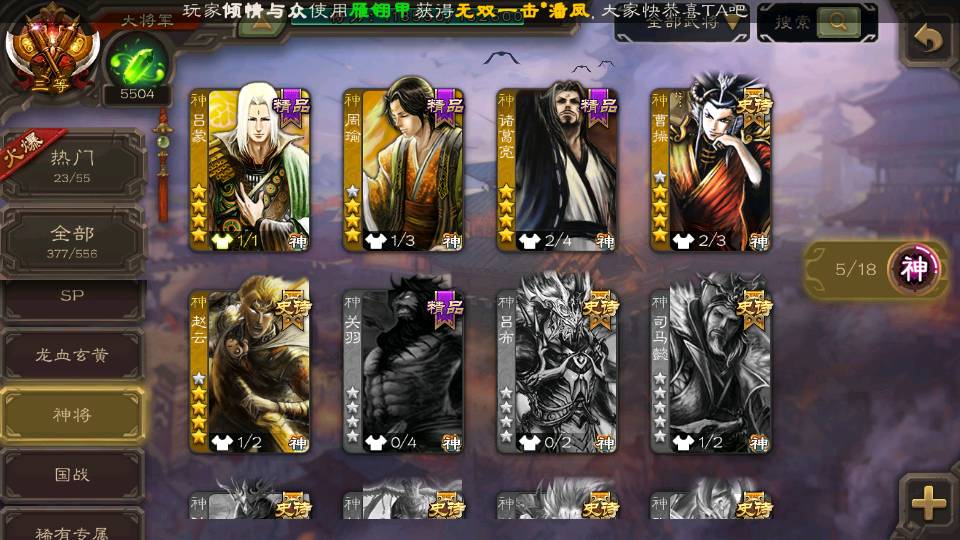Select the 曹操 hero card

point(711,170)
